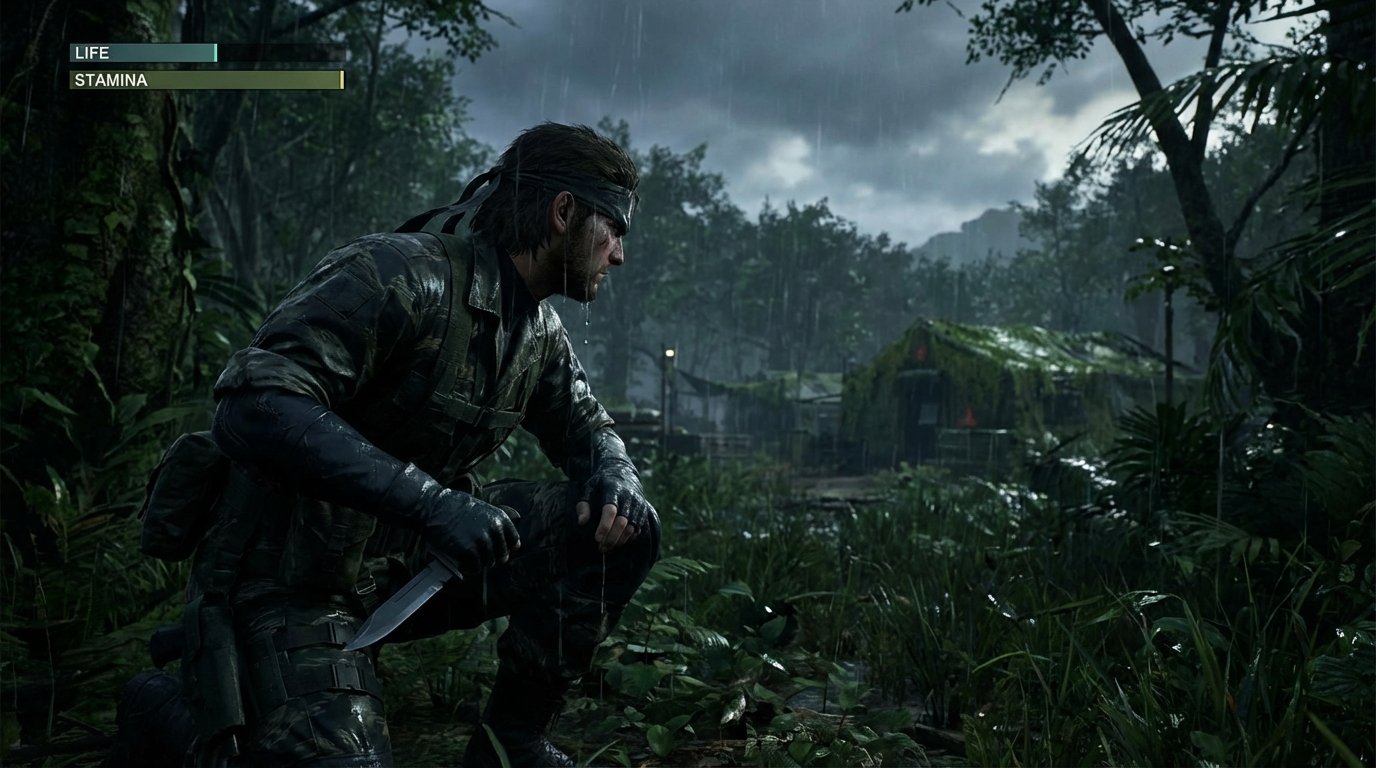The height and width of the screenshot is (768, 1376).
Task: Click the red emblem on the tent
Action: coord(967,416)
